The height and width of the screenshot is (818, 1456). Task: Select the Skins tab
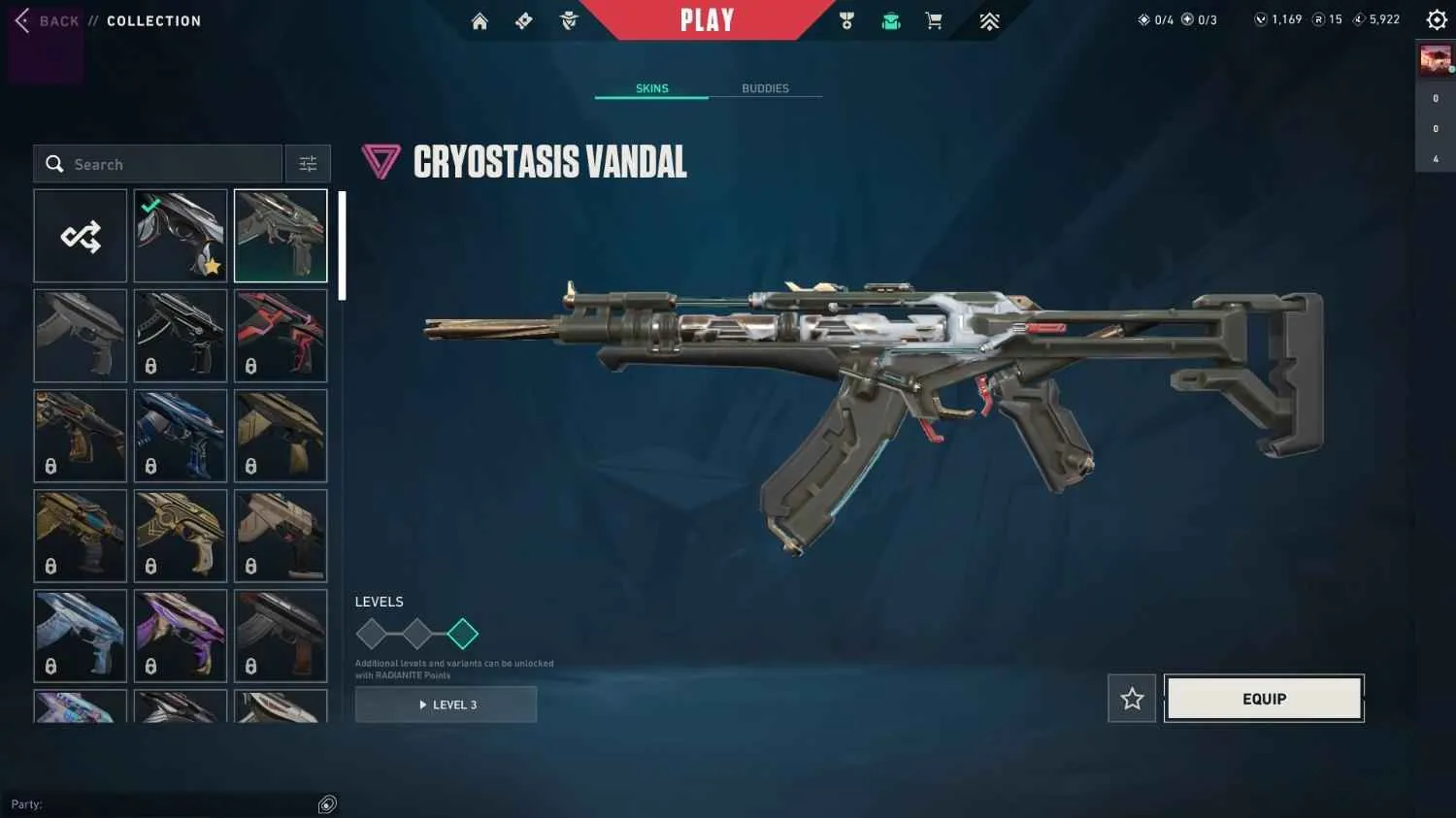[651, 88]
